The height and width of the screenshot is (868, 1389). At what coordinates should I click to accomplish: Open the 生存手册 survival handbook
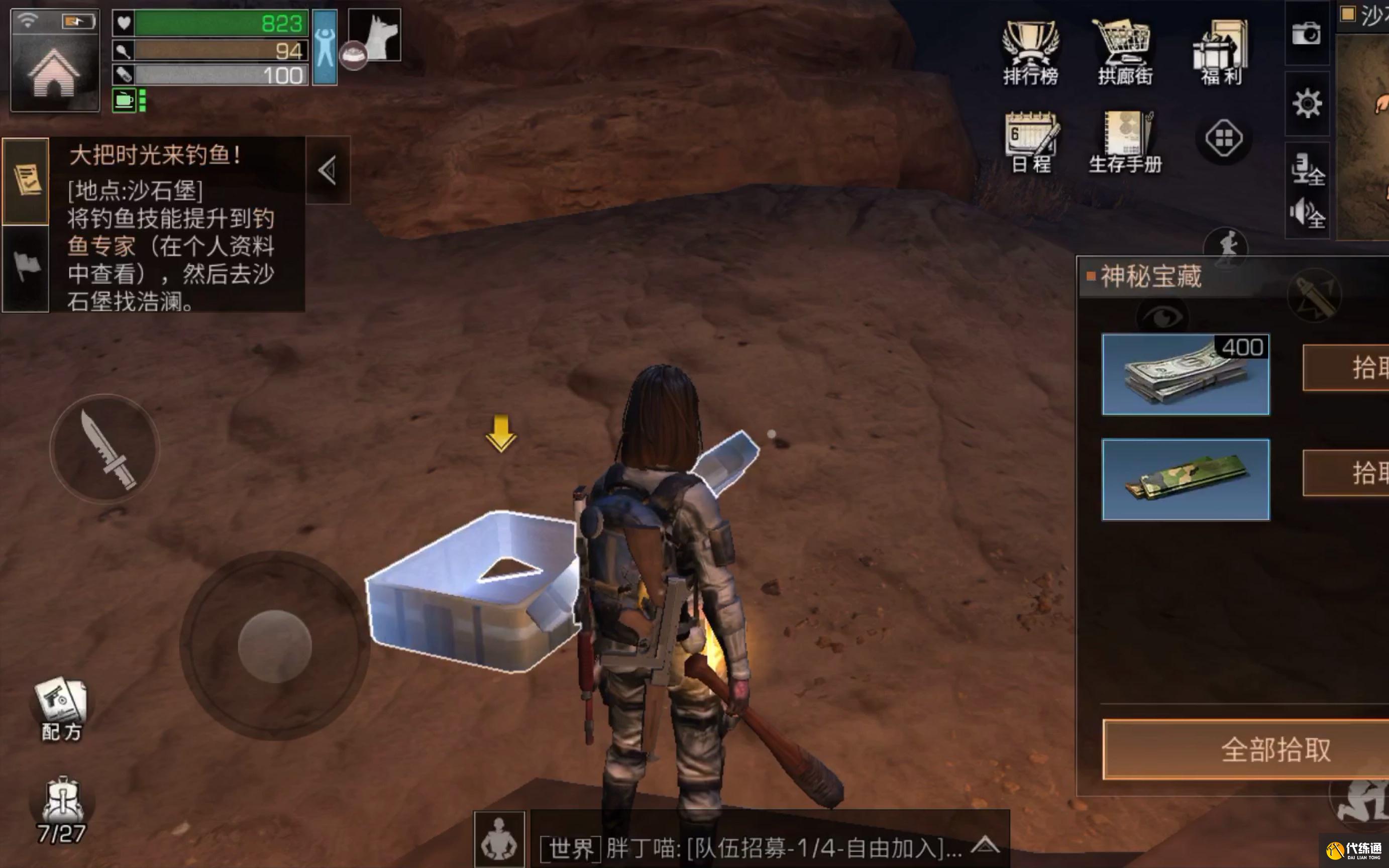(1125, 142)
